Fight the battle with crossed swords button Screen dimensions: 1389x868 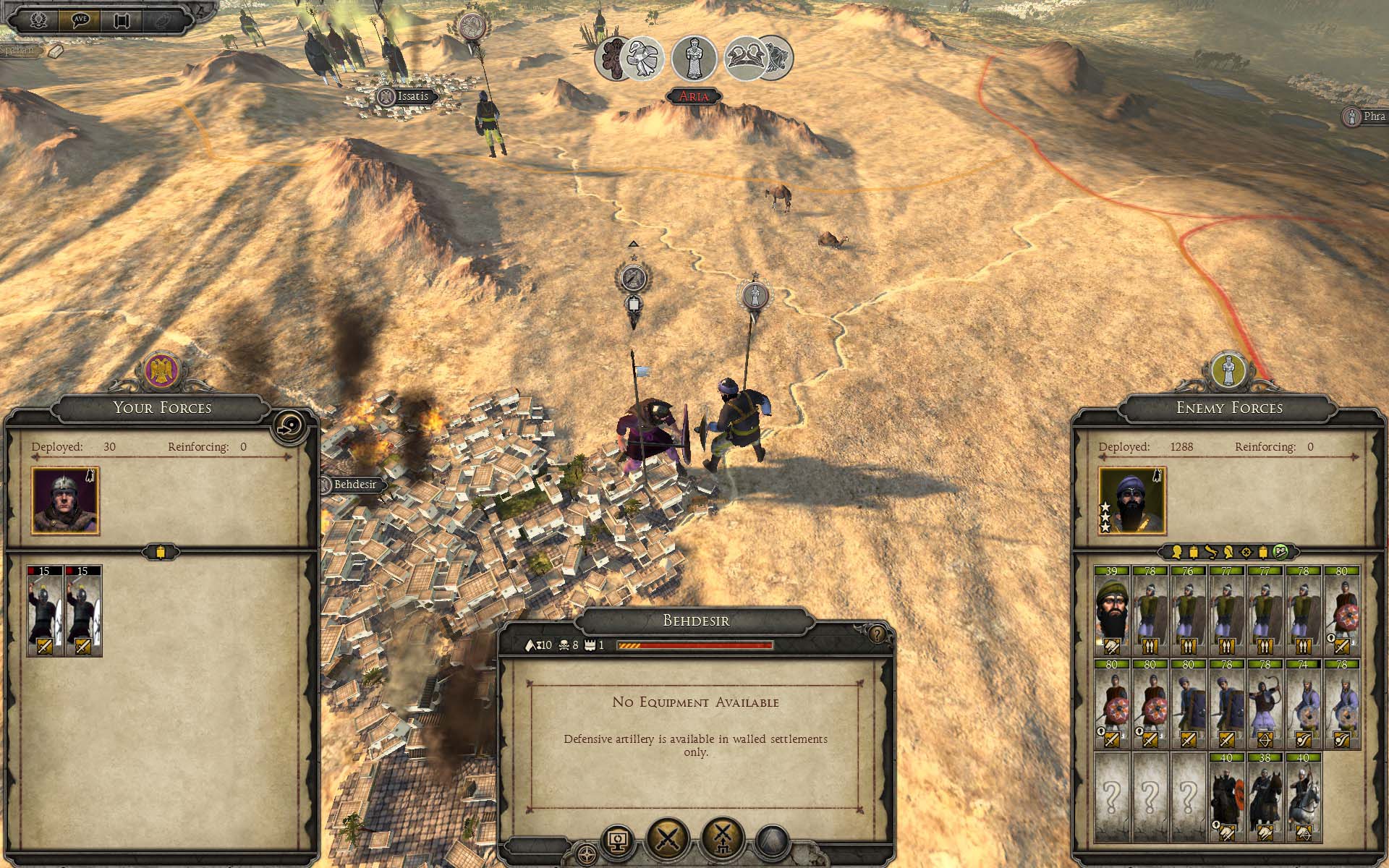[x=668, y=838]
